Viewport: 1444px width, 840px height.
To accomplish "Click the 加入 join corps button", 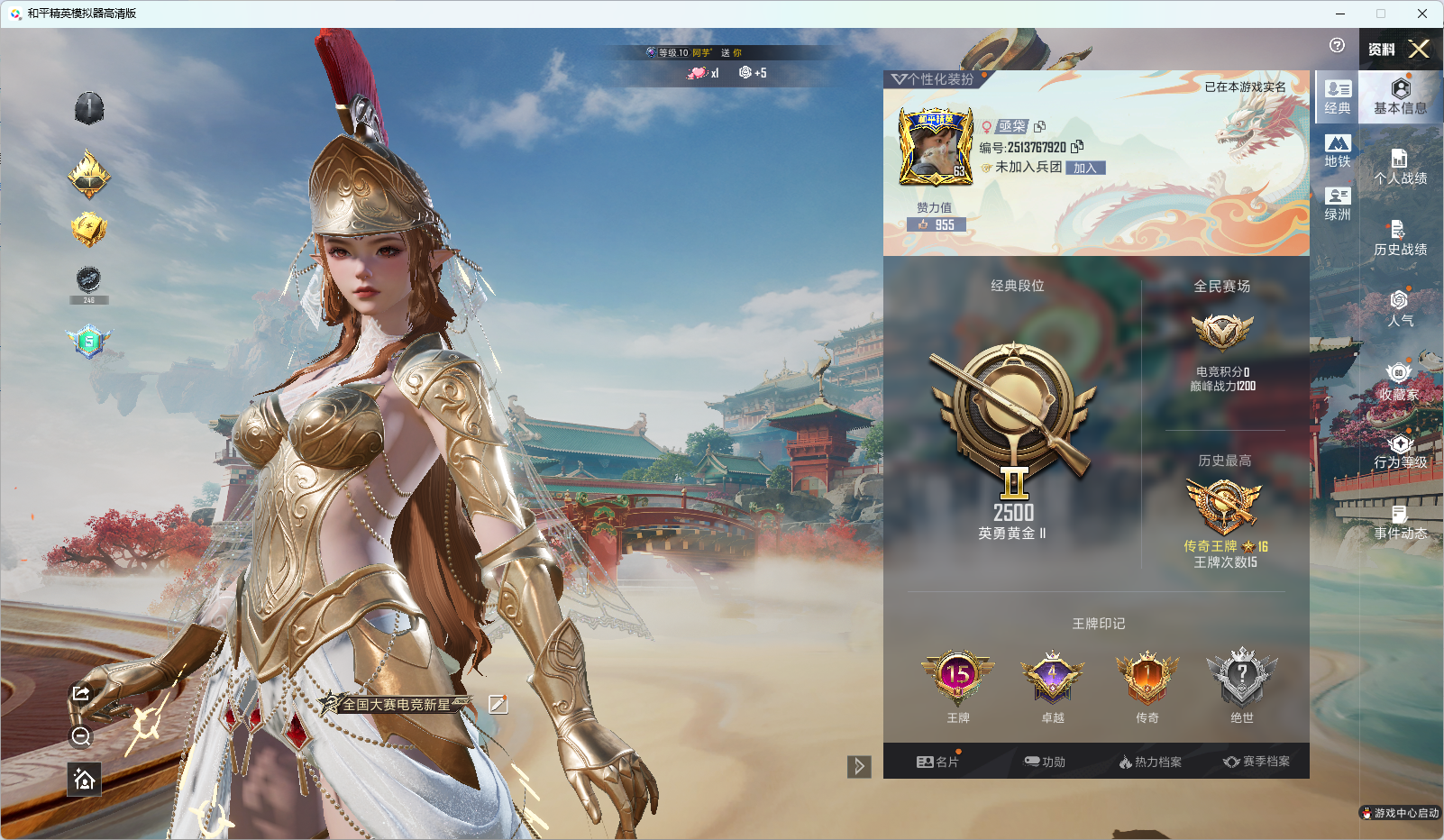I will pyautogui.click(x=1085, y=168).
